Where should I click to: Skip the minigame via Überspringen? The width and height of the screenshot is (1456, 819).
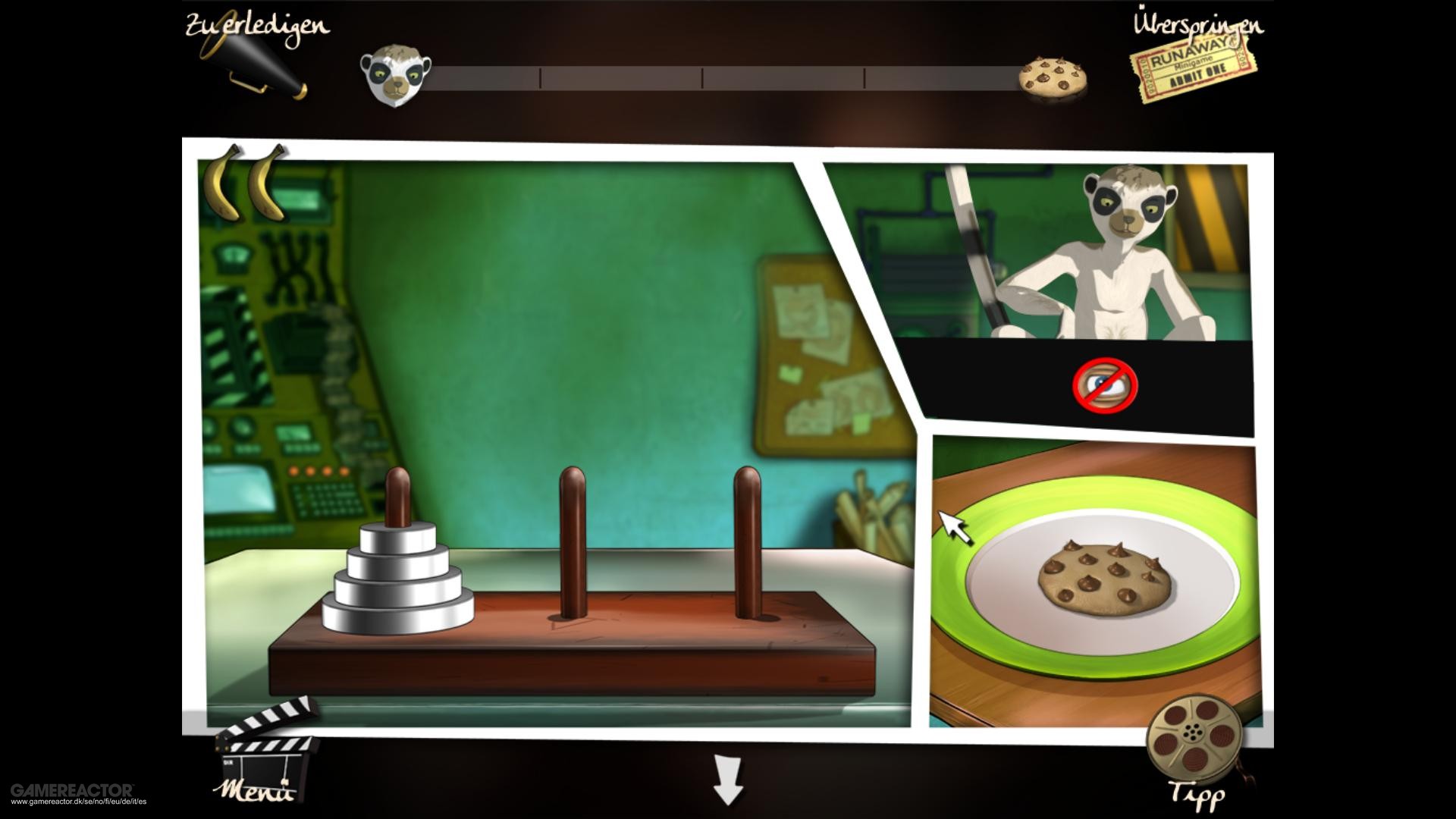(1198, 25)
